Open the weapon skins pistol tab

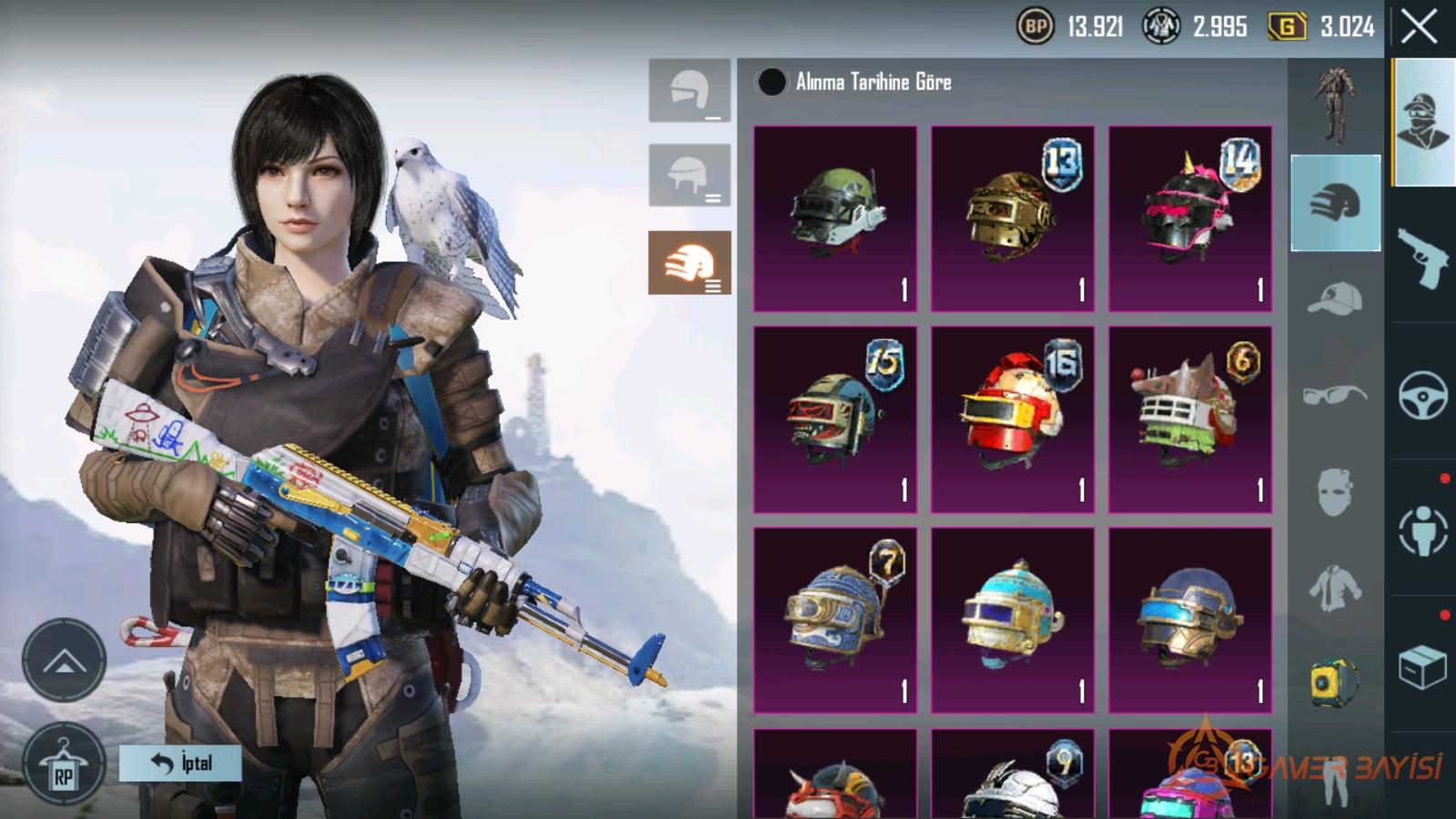coord(1422,257)
